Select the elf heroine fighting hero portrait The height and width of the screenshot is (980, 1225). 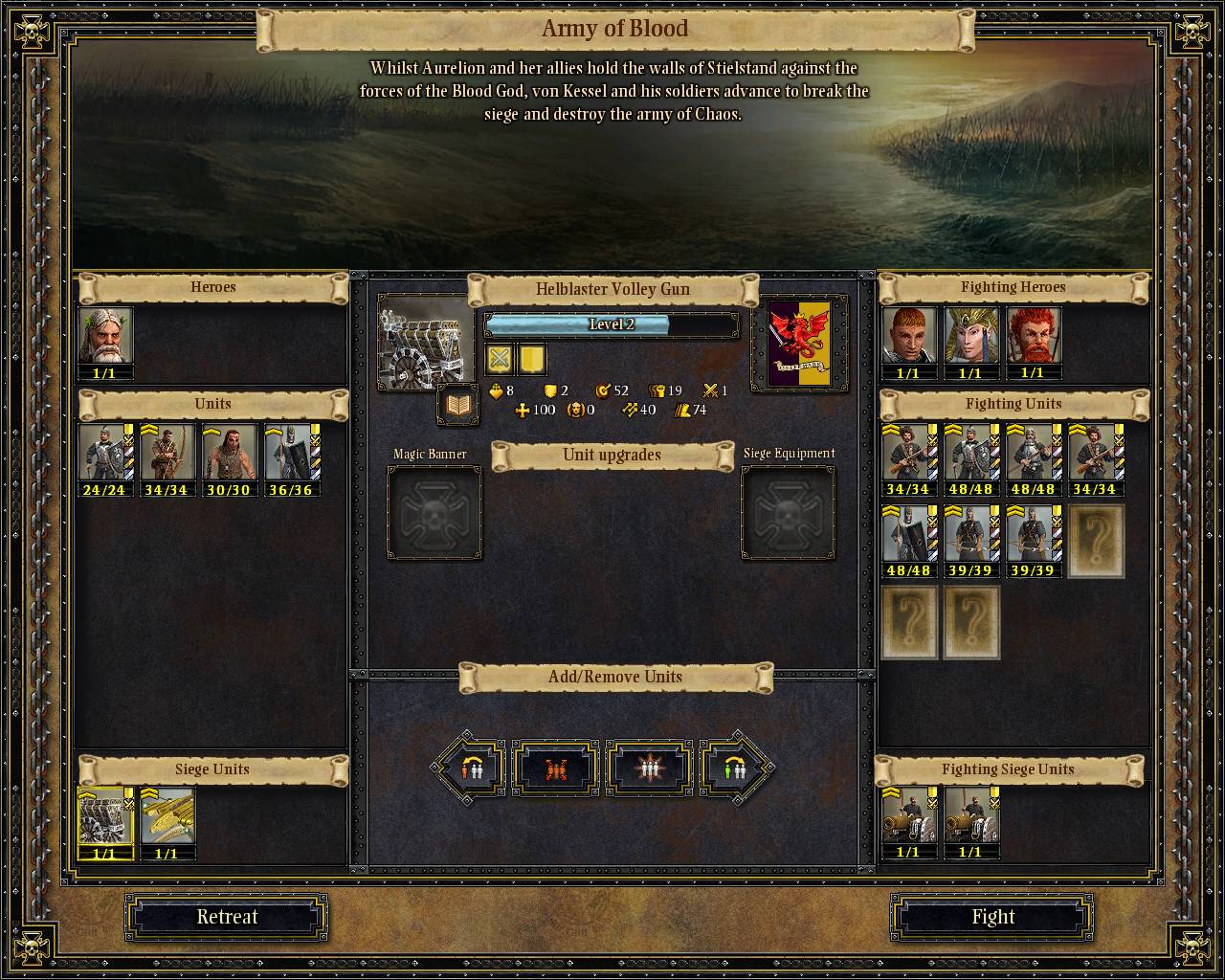coord(970,336)
